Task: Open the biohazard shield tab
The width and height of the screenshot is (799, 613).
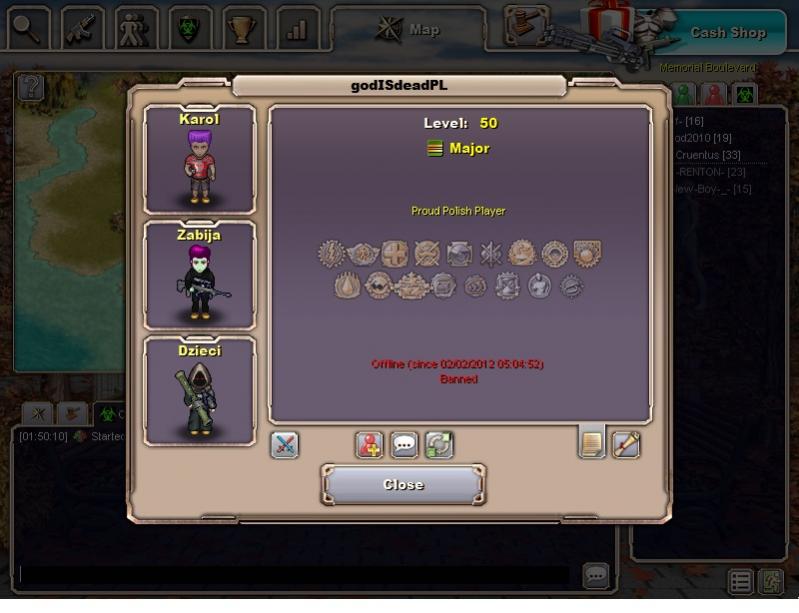Action: pyautogui.click(x=190, y=29)
